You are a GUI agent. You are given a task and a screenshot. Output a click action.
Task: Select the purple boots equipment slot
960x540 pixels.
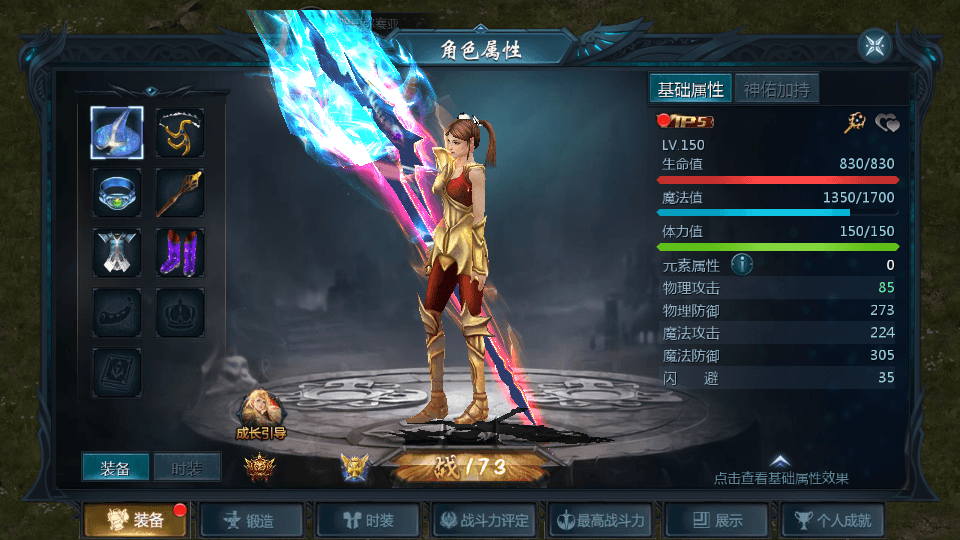180,253
